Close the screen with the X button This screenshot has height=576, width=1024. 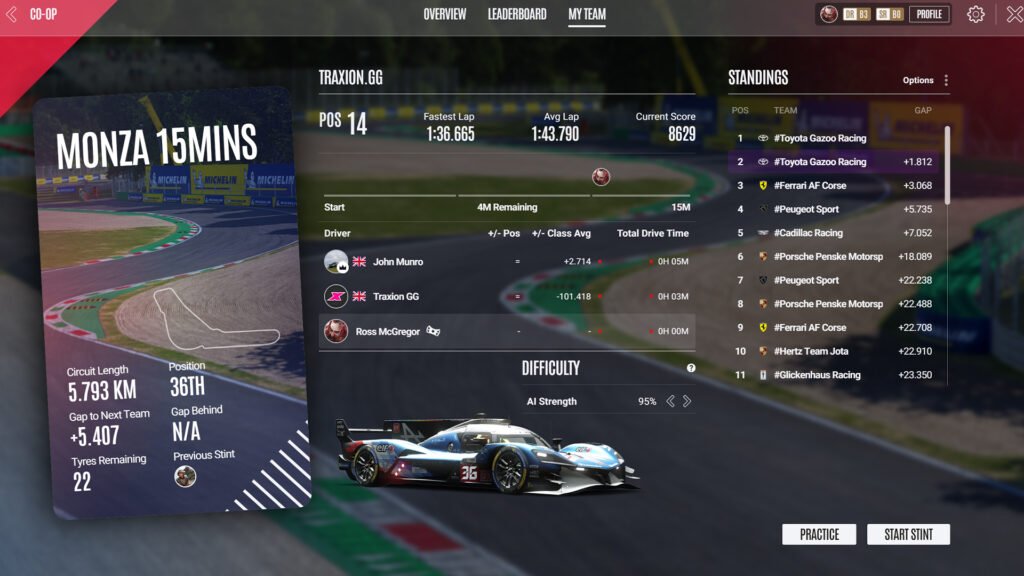1012,15
